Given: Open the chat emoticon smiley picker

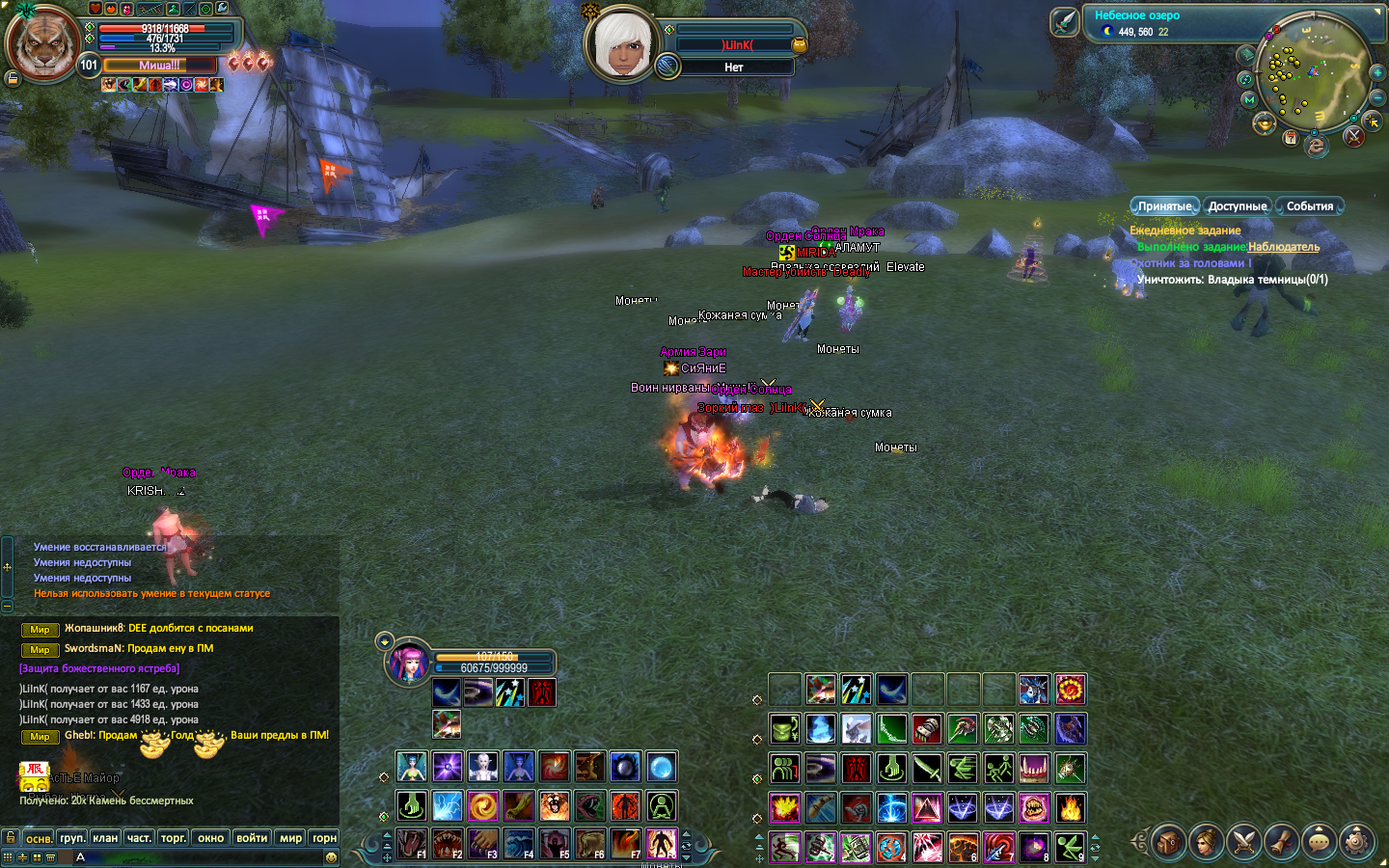Looking at the screenshot, I should pyautogui.click(x=331, y=856).
